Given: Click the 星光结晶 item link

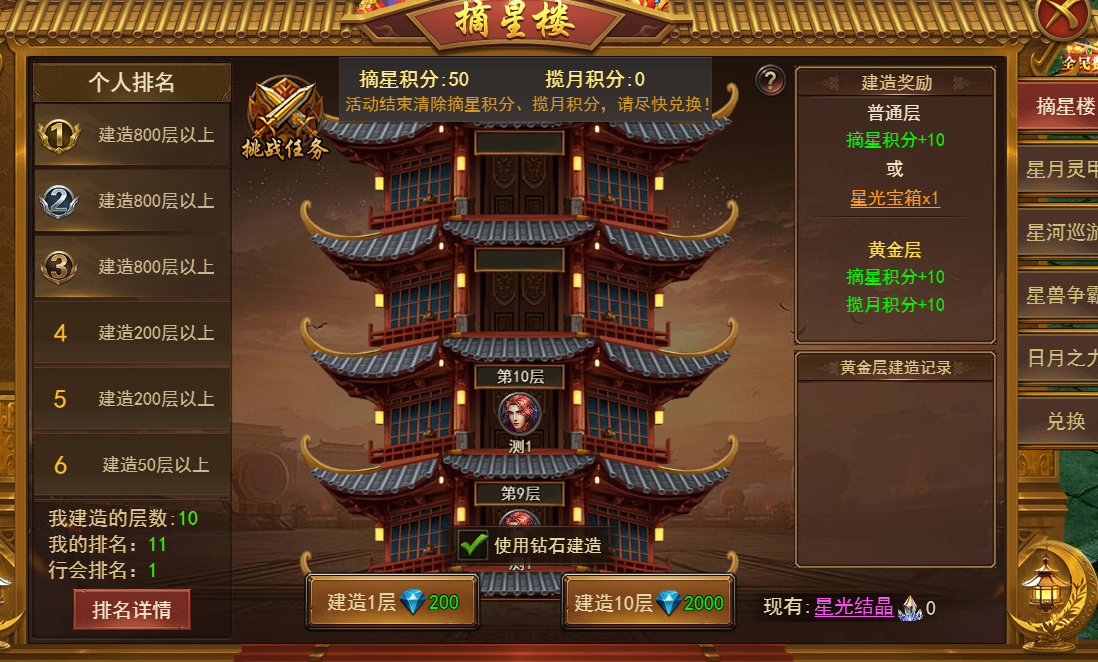Looking at the screenshot, I should pos(853,607).
